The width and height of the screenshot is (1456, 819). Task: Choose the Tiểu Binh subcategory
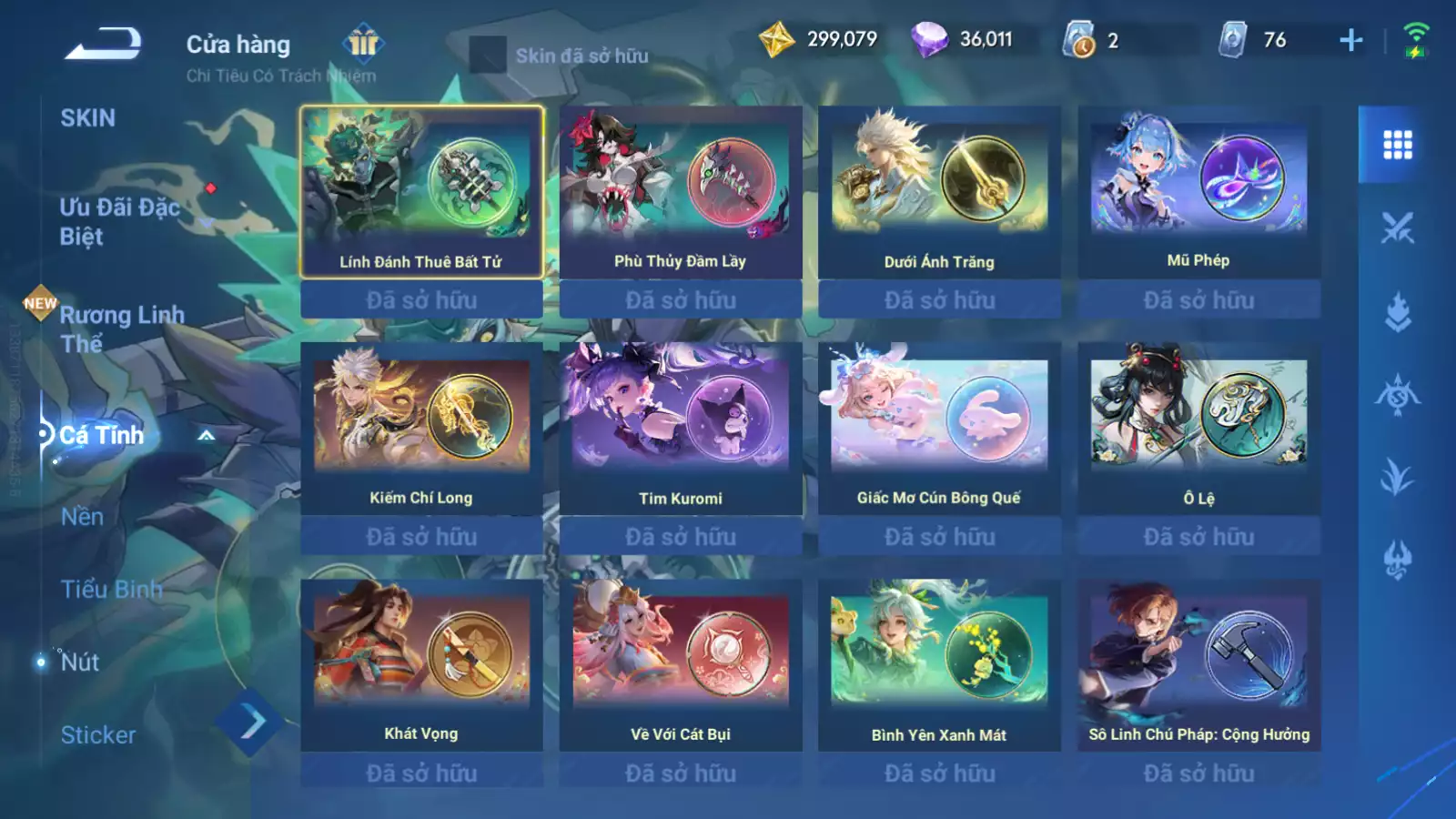click(x=111, y=590)
